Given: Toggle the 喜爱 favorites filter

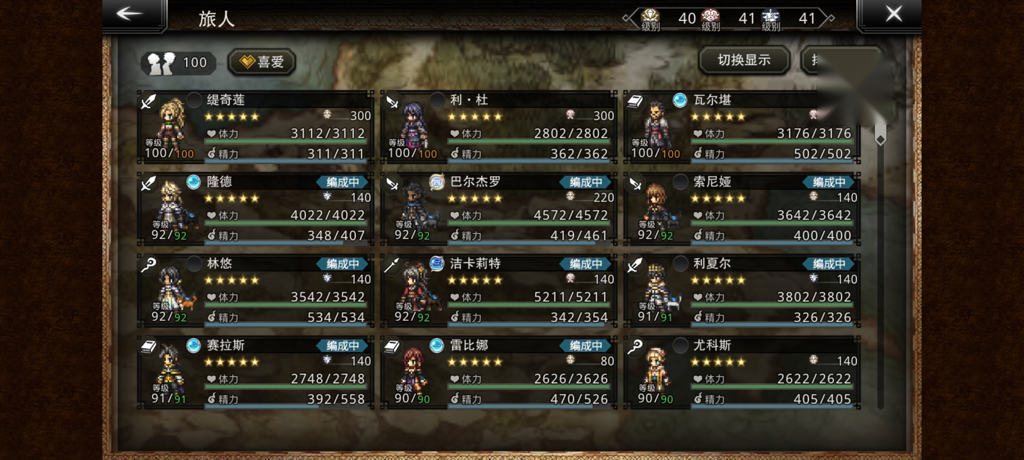Looking at the screenshot, I should tap(261, 62).
